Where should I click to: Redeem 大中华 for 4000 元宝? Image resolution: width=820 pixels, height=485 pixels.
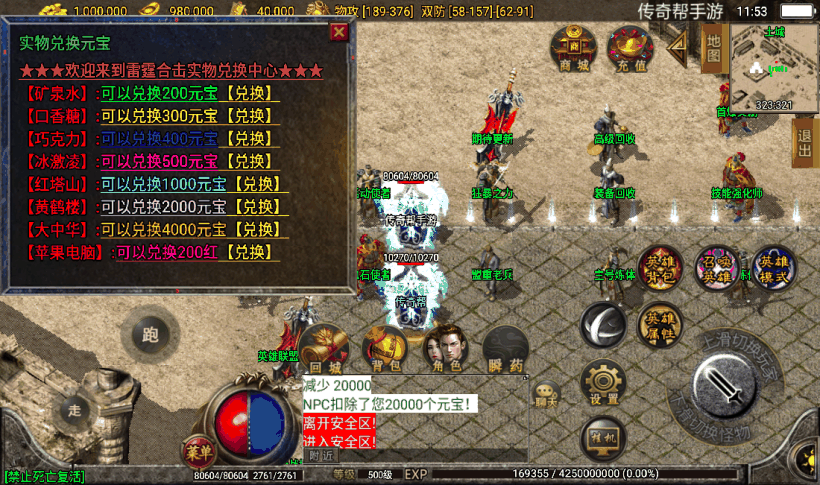259,230
